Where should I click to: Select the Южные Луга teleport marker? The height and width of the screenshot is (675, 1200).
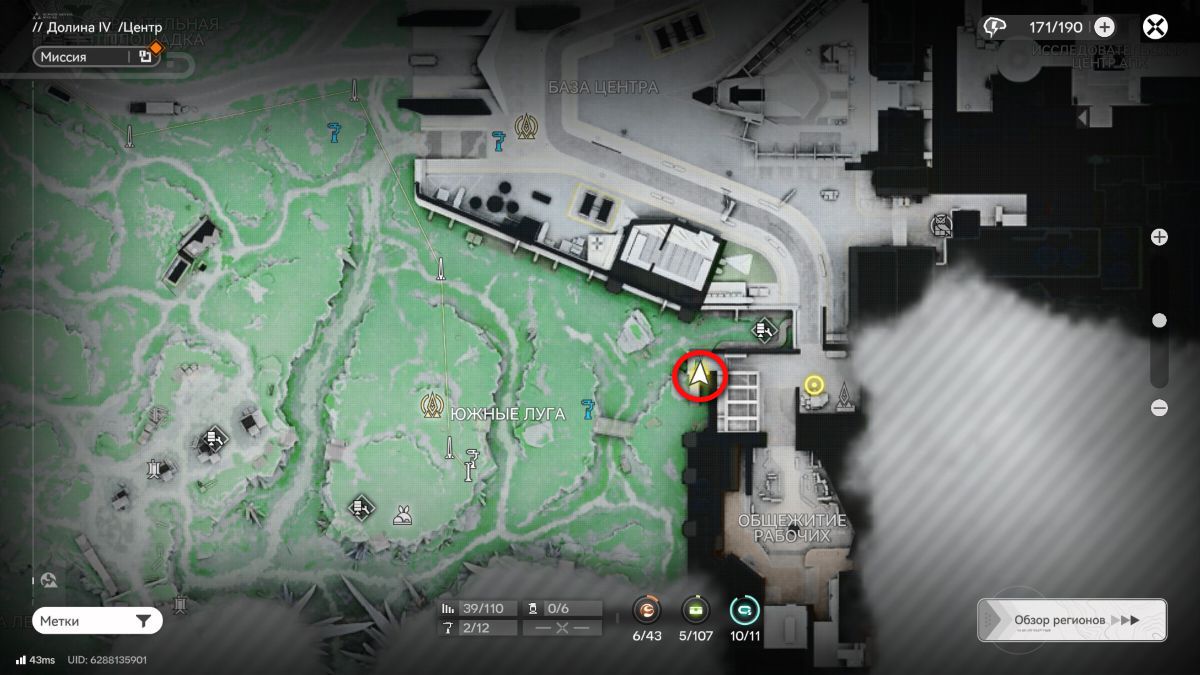(433, 405)
